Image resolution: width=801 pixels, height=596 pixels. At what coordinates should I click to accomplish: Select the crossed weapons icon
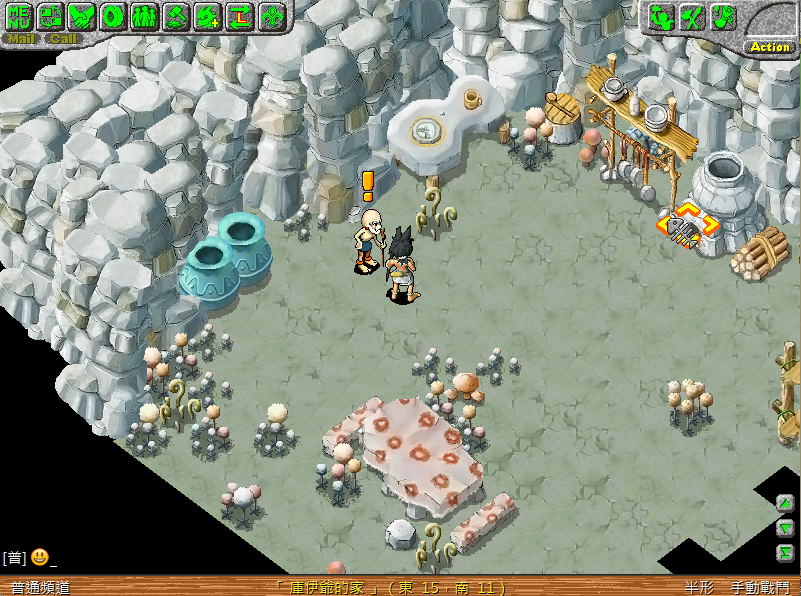pyautogui.click(x=692, y=16)
